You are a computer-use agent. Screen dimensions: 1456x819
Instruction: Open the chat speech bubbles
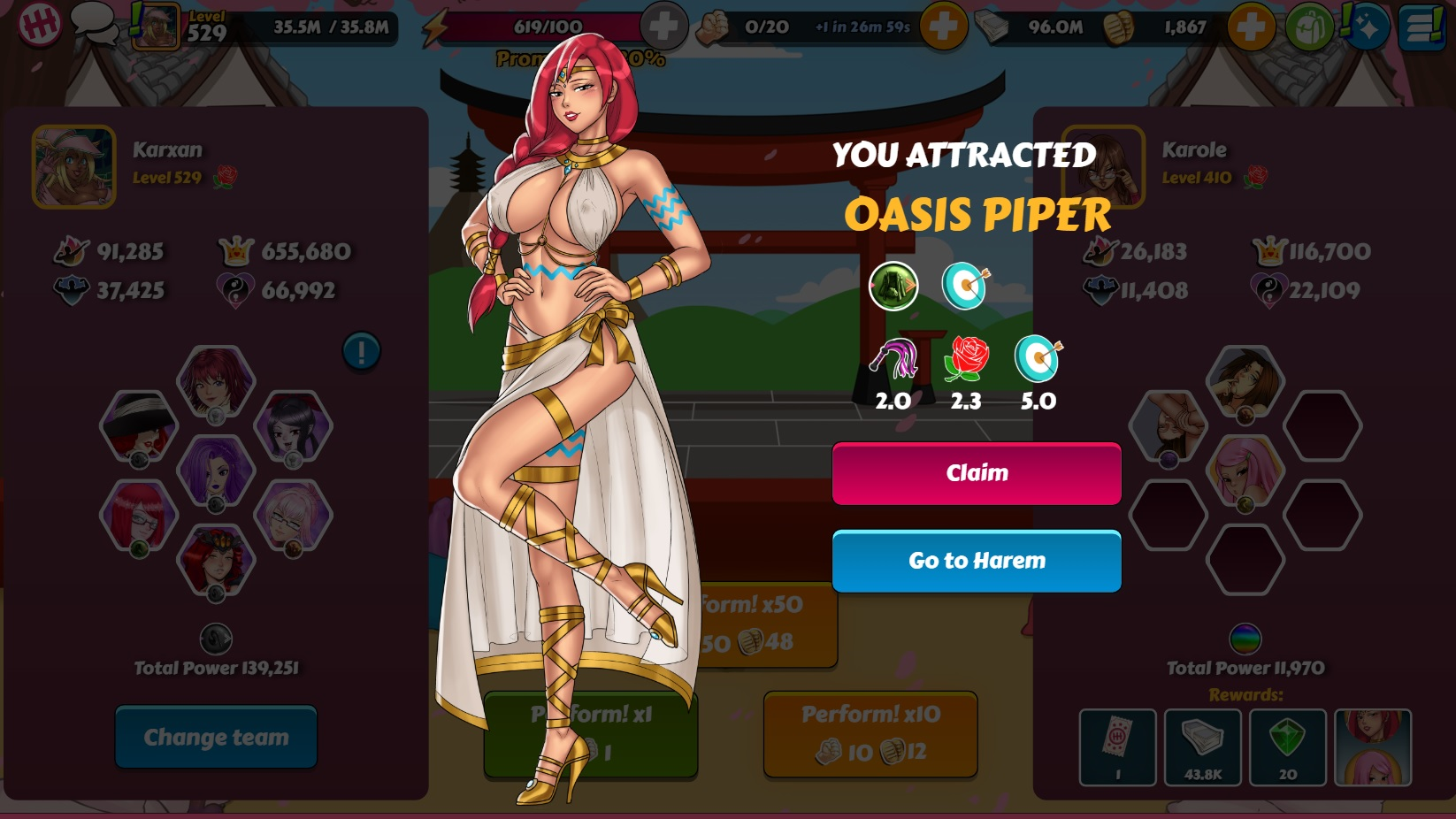click(x=94, y=22)
